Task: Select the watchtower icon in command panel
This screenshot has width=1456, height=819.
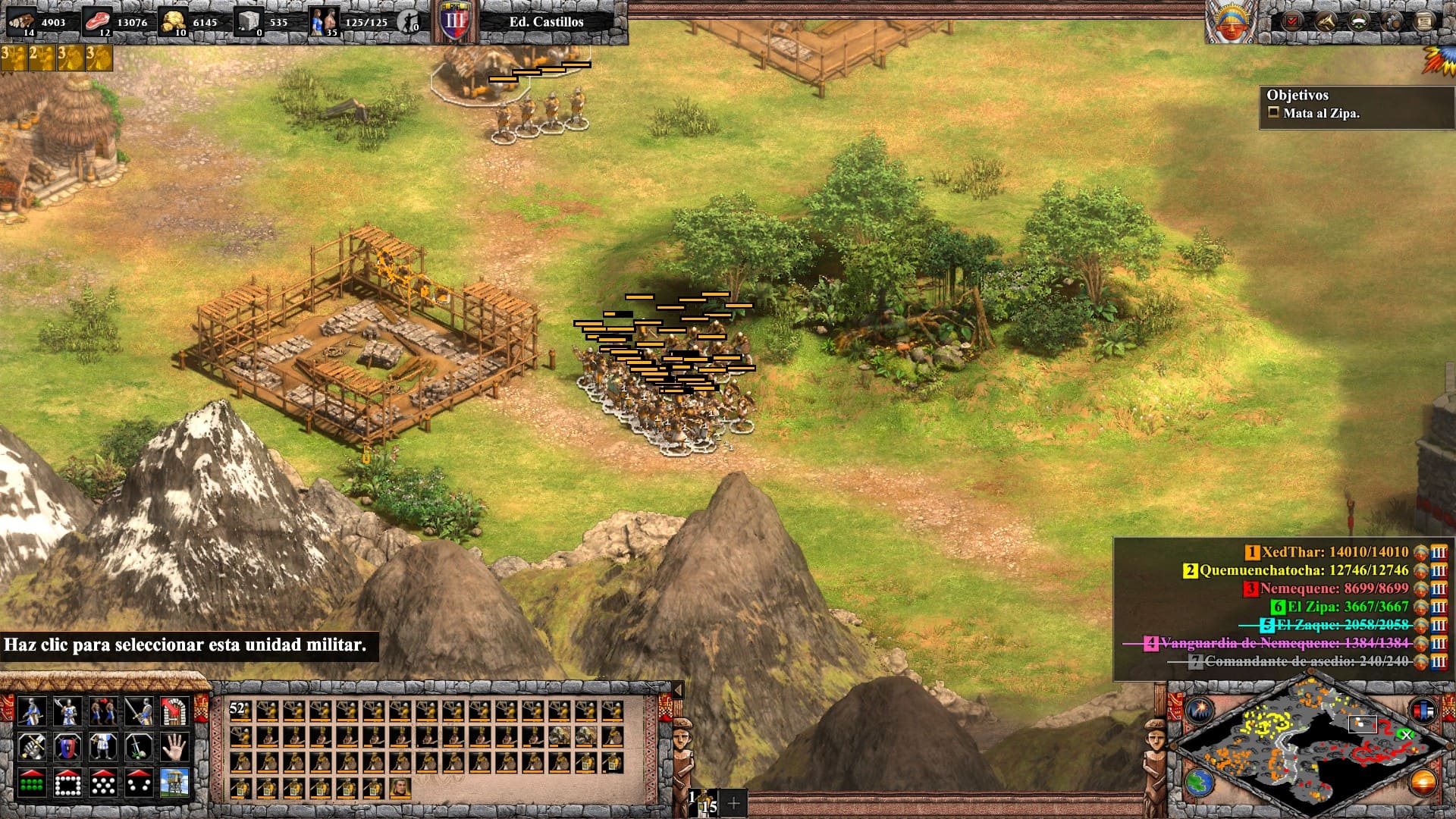Action: click(x=174, y=783)
